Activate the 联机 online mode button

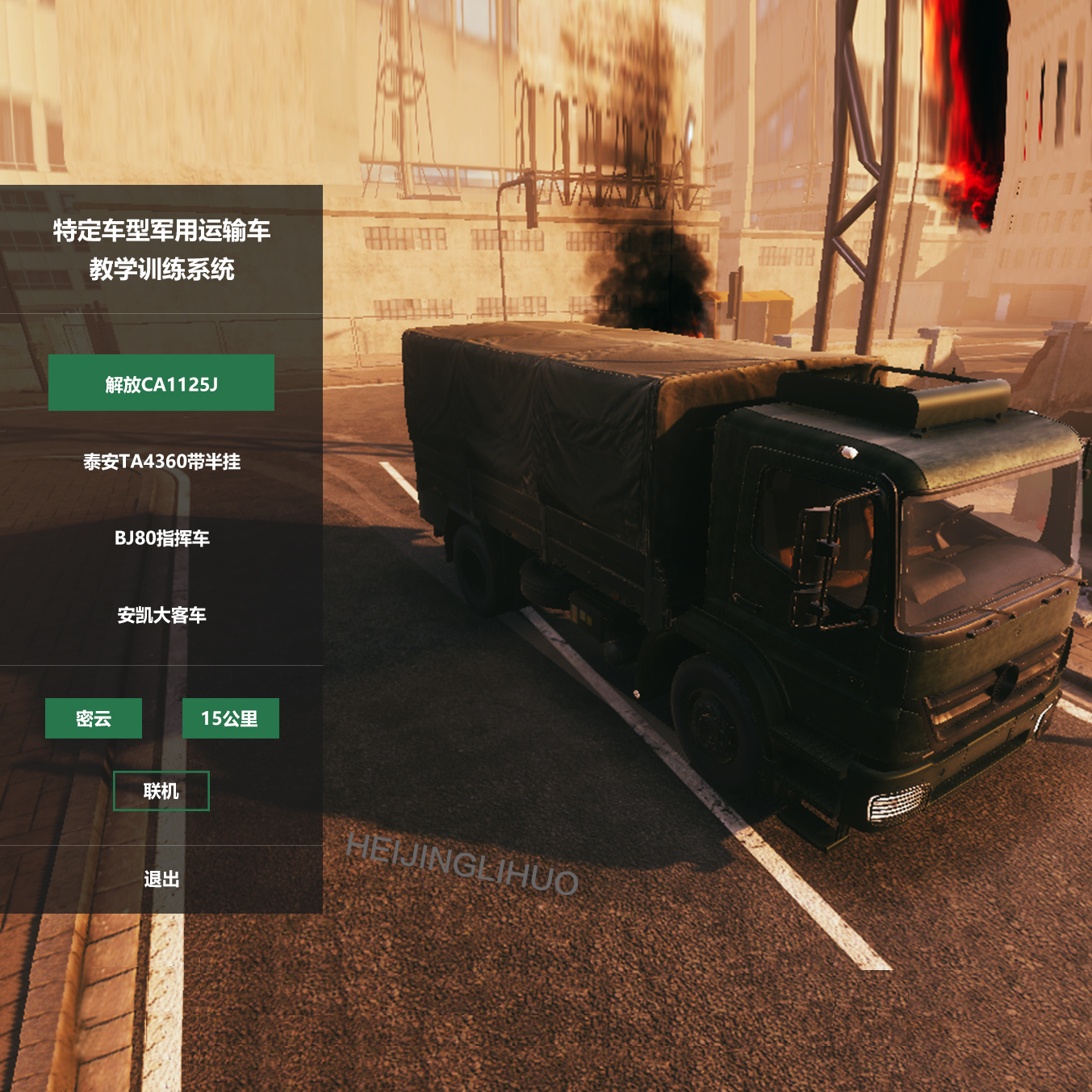(x=161, y=791)
